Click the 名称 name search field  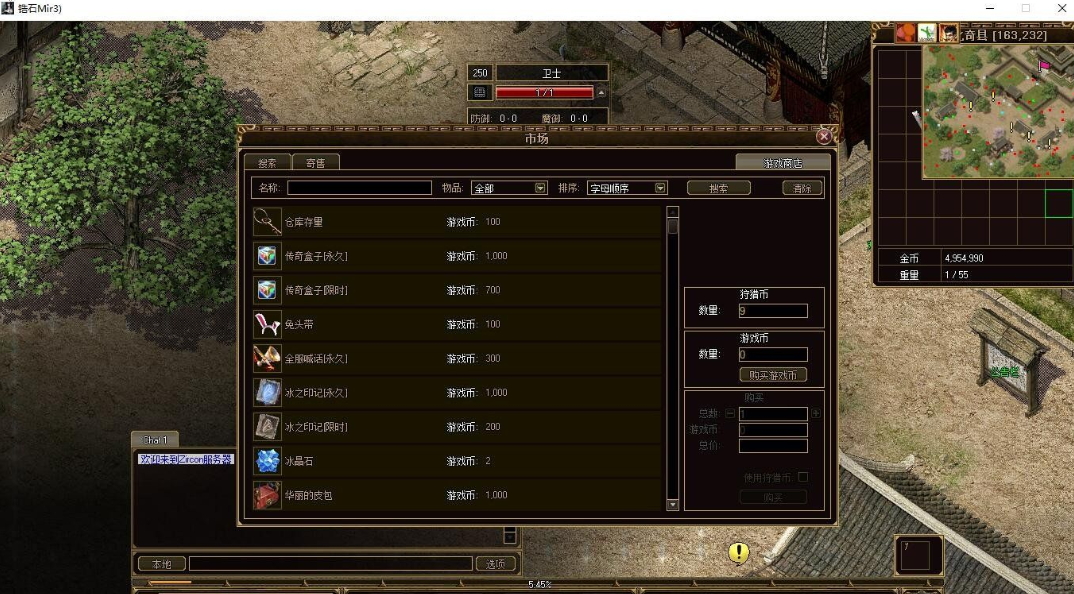(359, 188)
